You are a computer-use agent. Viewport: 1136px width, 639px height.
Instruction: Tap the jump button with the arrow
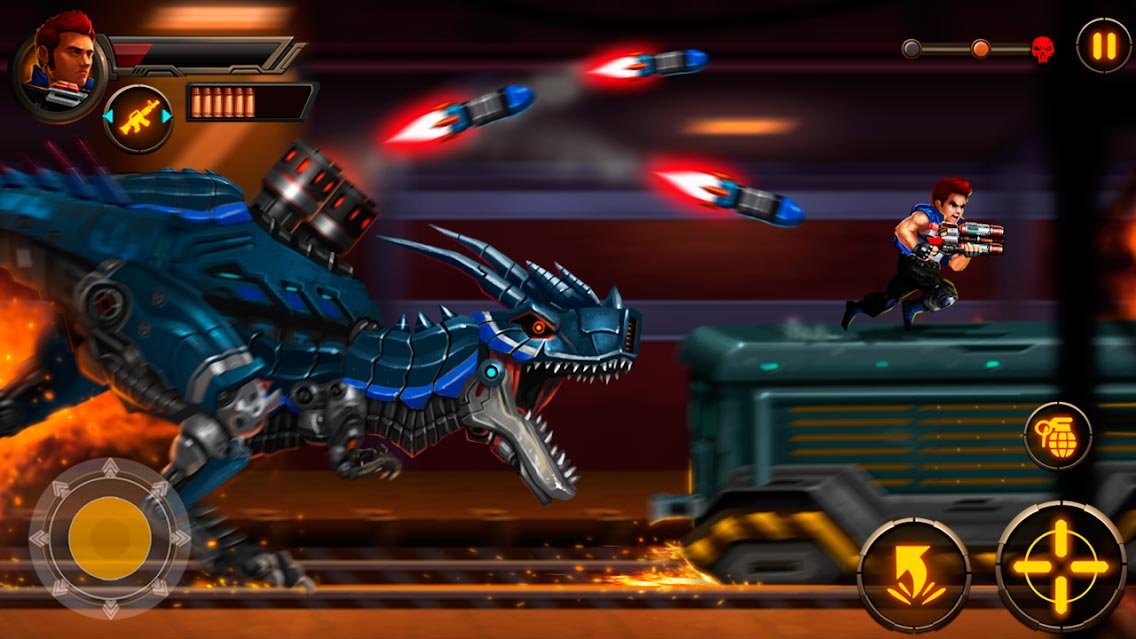pos(913,574)
